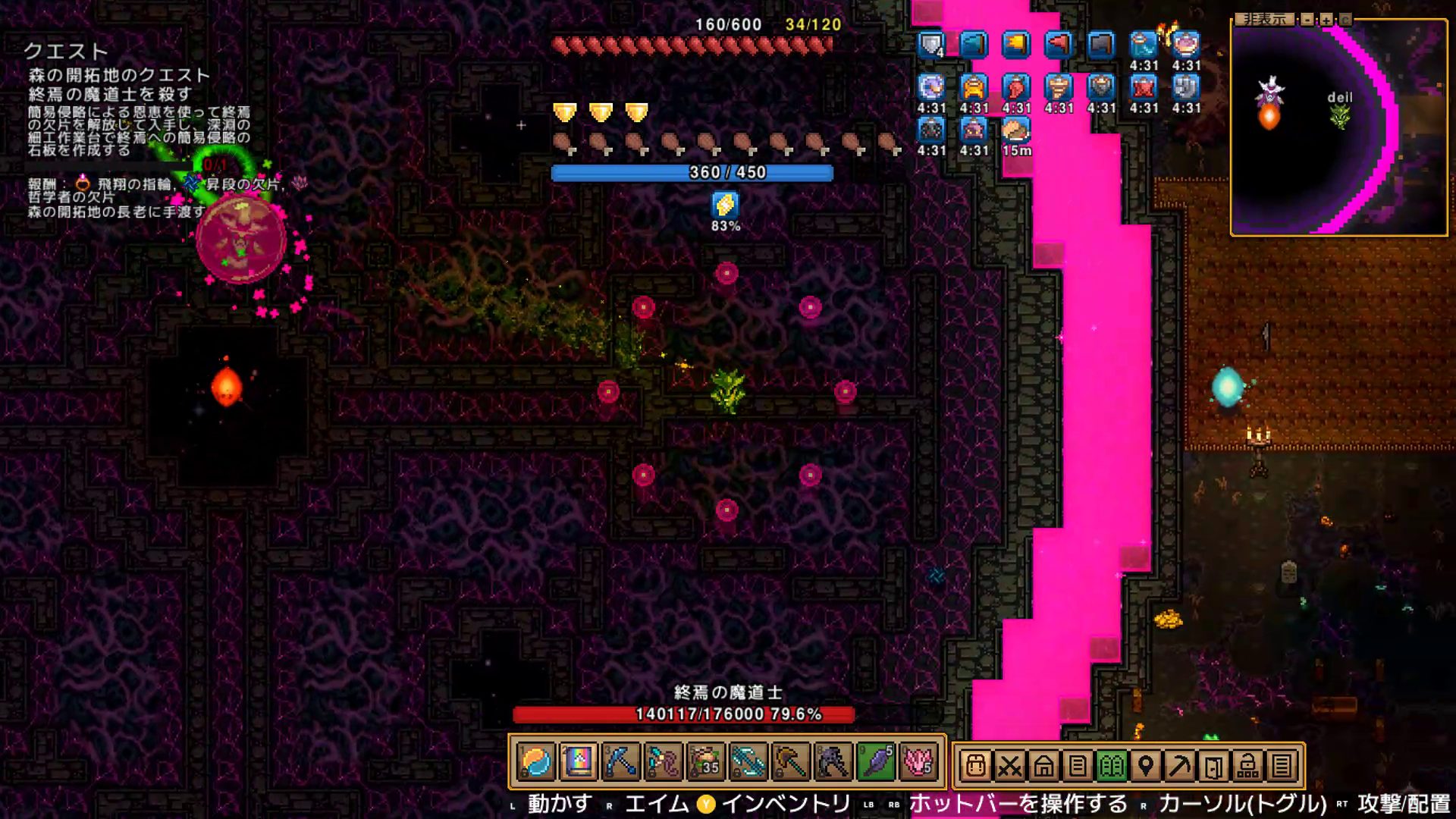Click the crossed swords button

click(x=1009, y=767)
